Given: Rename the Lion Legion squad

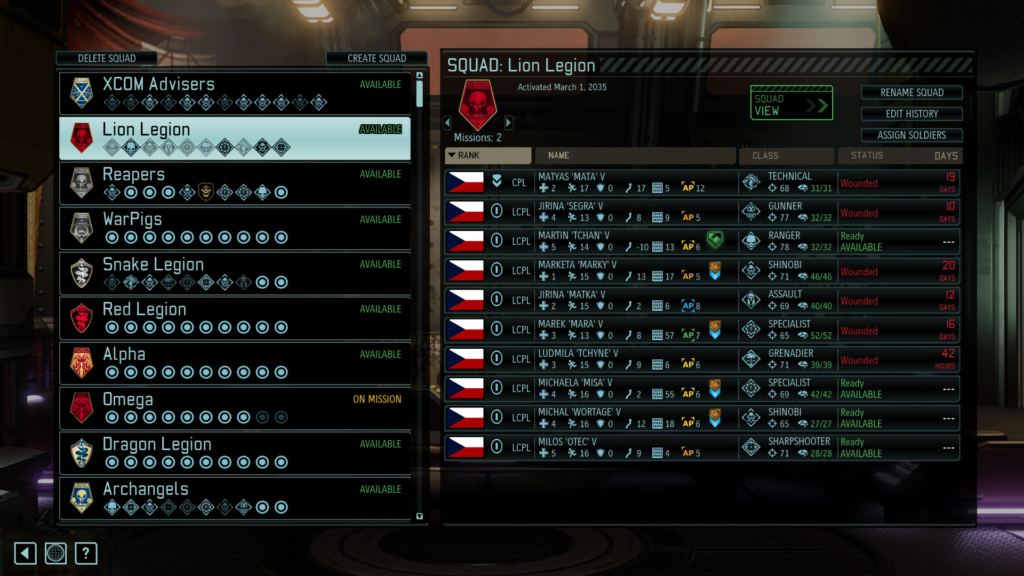Looking at the screenshot, I should coord(911,93).
